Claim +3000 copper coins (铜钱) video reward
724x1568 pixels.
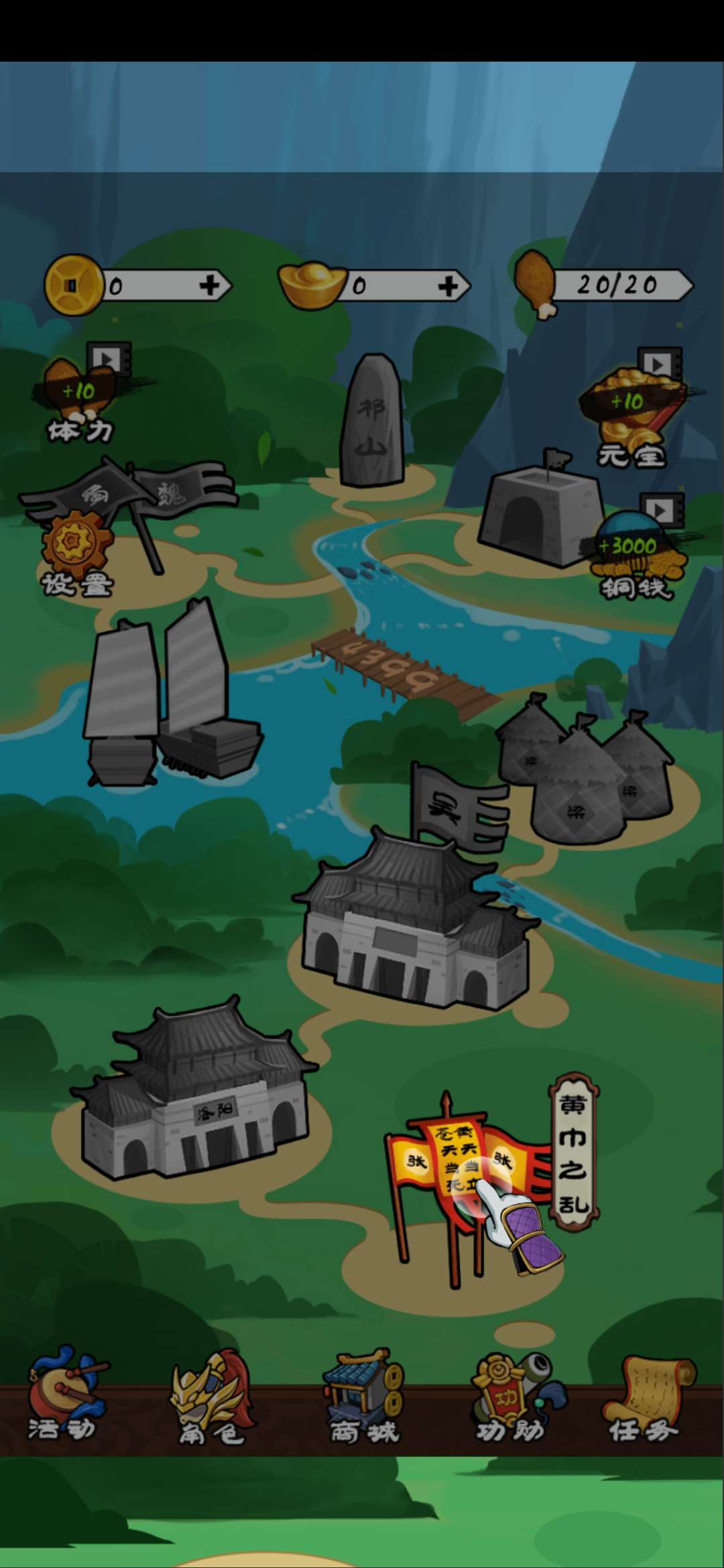[634, 549]
